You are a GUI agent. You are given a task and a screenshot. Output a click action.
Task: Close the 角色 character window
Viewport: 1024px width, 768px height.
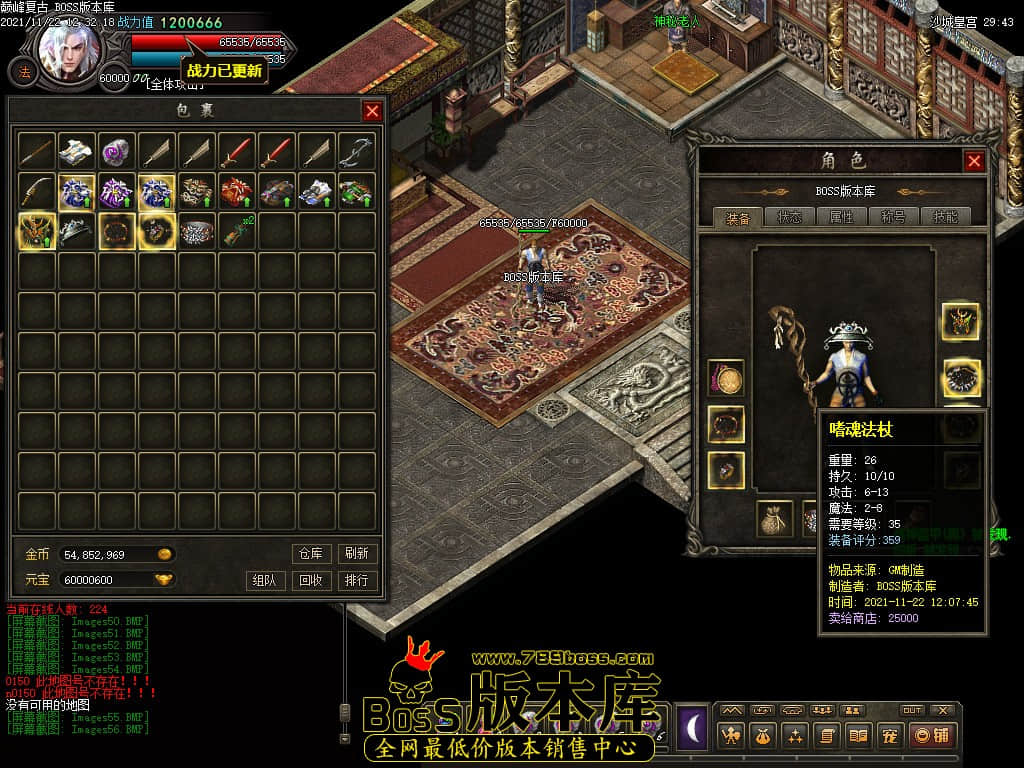click(x=974, y=161)
